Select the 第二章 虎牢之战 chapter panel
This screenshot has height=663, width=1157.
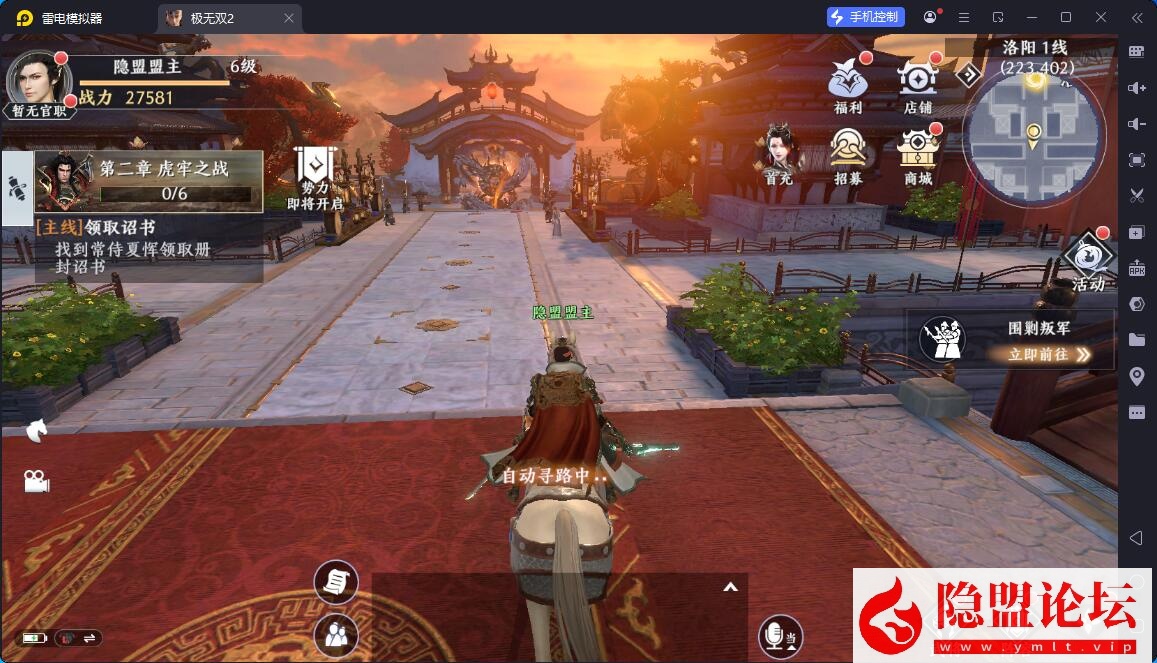click(x=149, y=181)
